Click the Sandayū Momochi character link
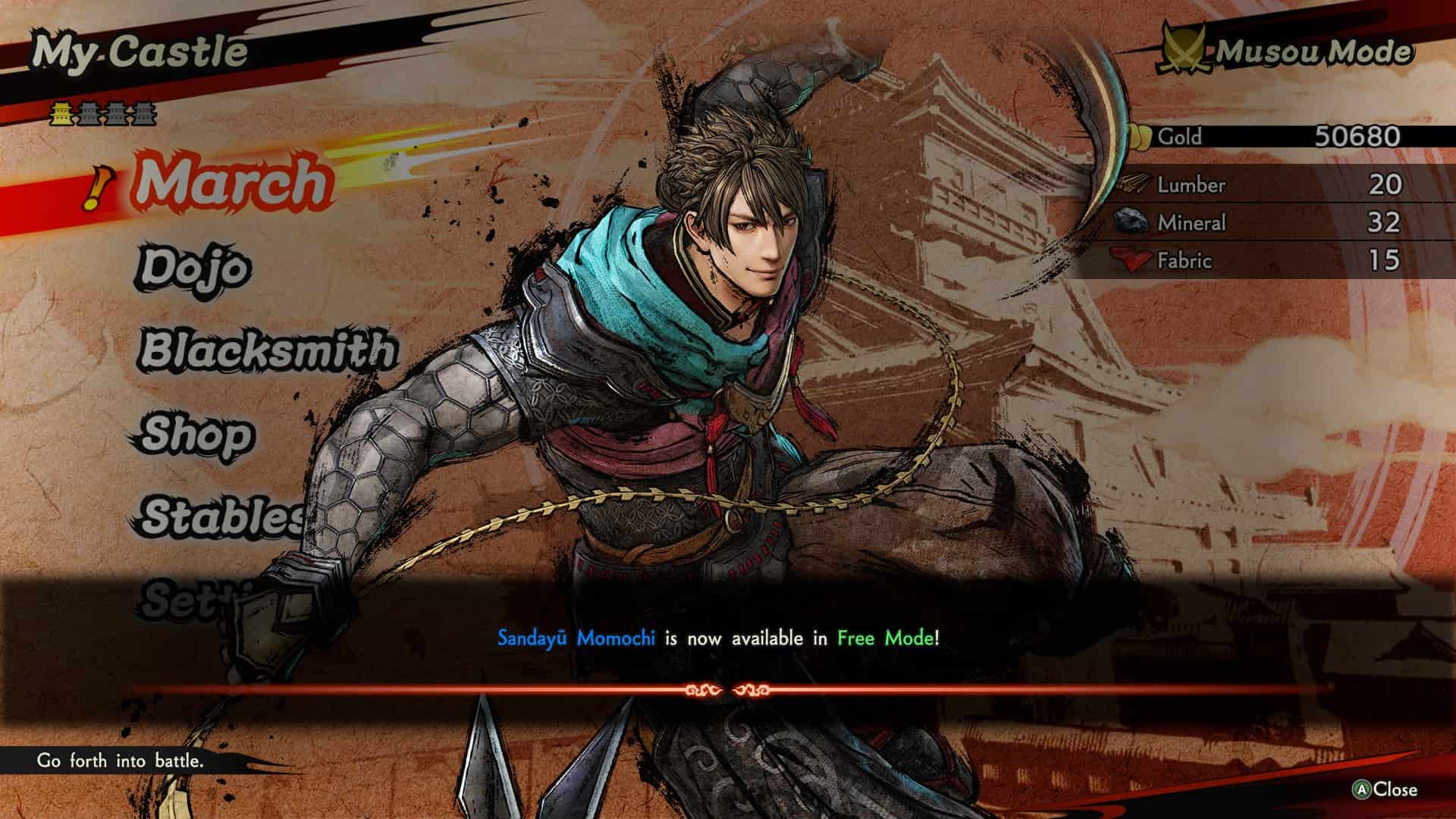1456x819 pixels. point(575,639)
